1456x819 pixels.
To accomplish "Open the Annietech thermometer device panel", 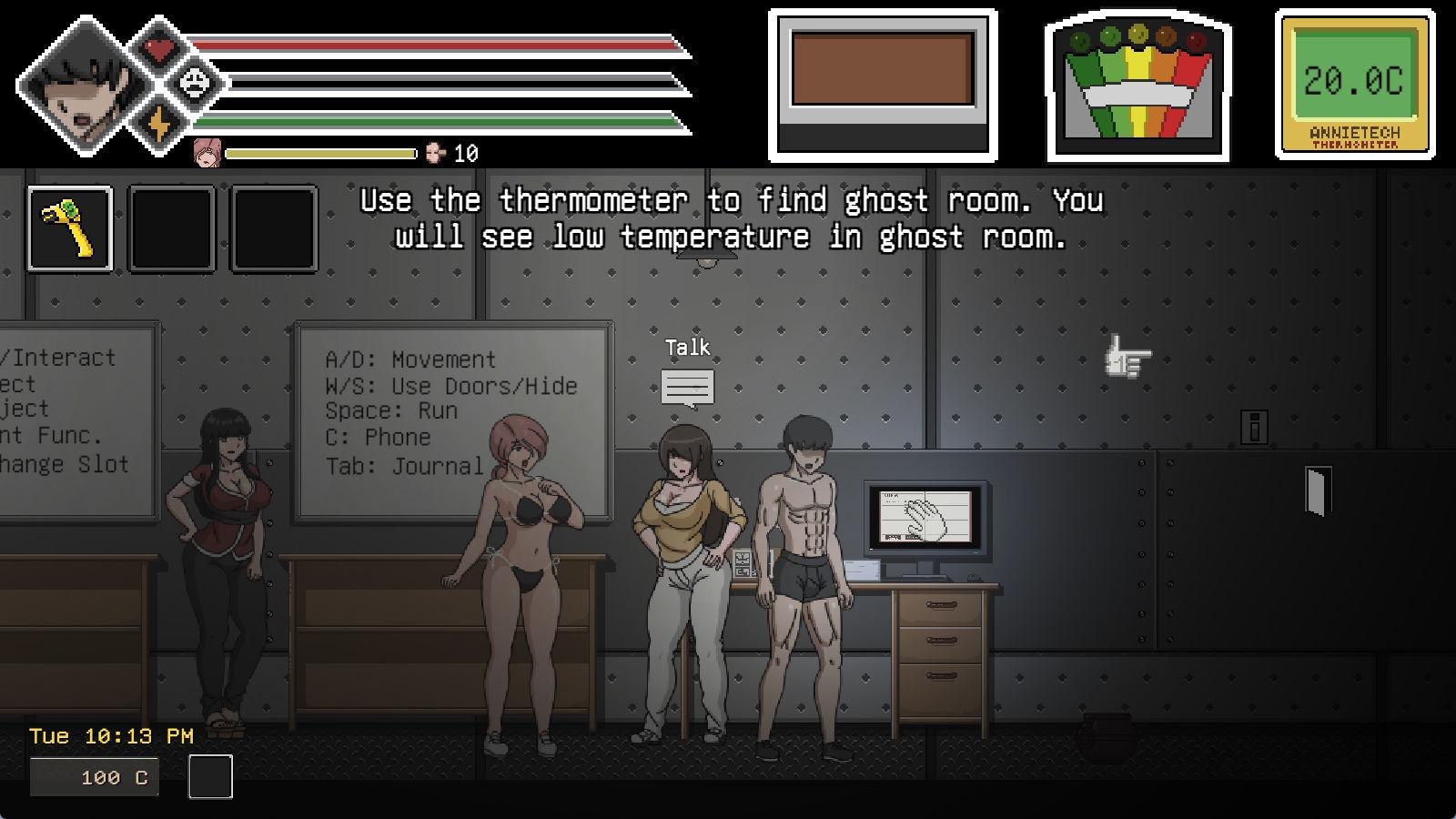I will coord(1354,86).
